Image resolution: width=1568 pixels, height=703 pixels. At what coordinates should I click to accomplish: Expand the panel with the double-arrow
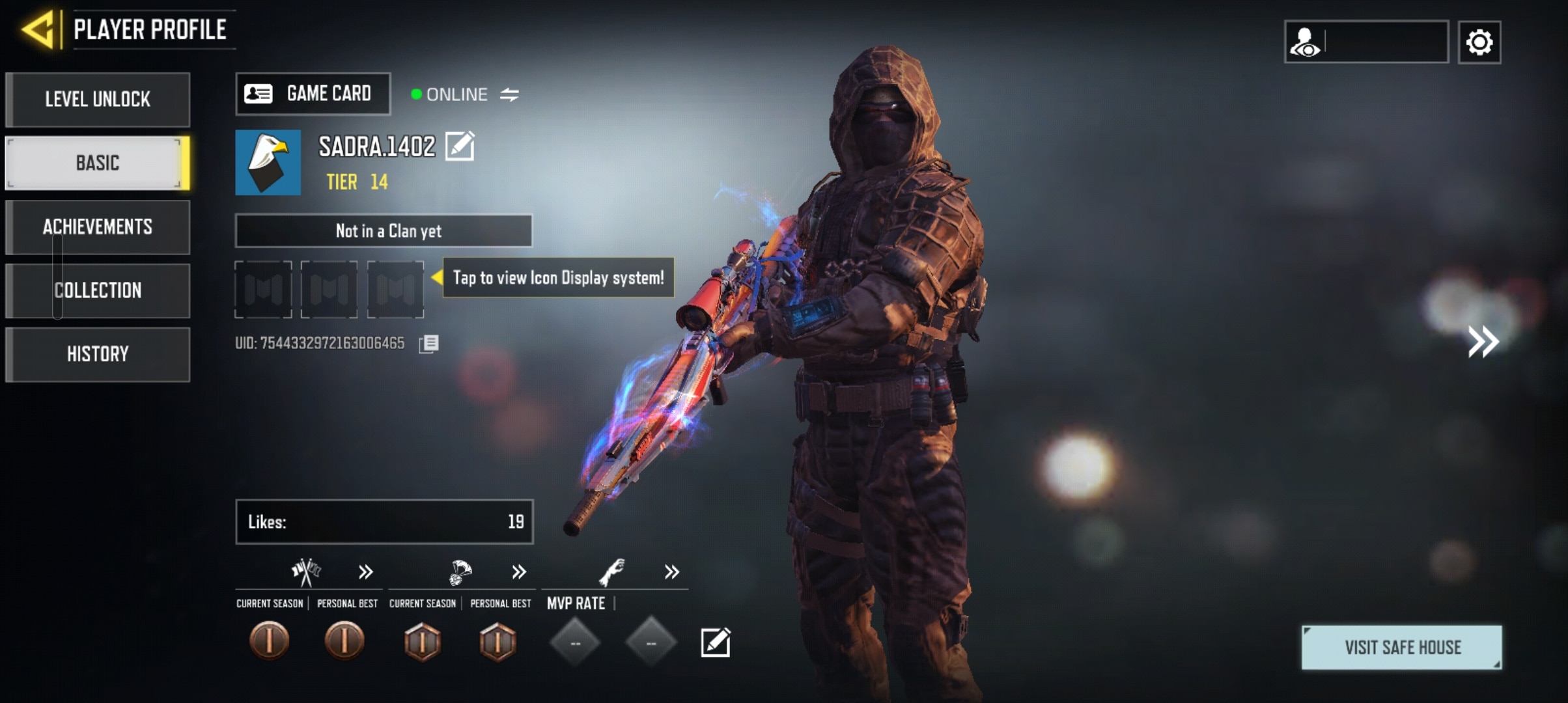coord(1483,342)
